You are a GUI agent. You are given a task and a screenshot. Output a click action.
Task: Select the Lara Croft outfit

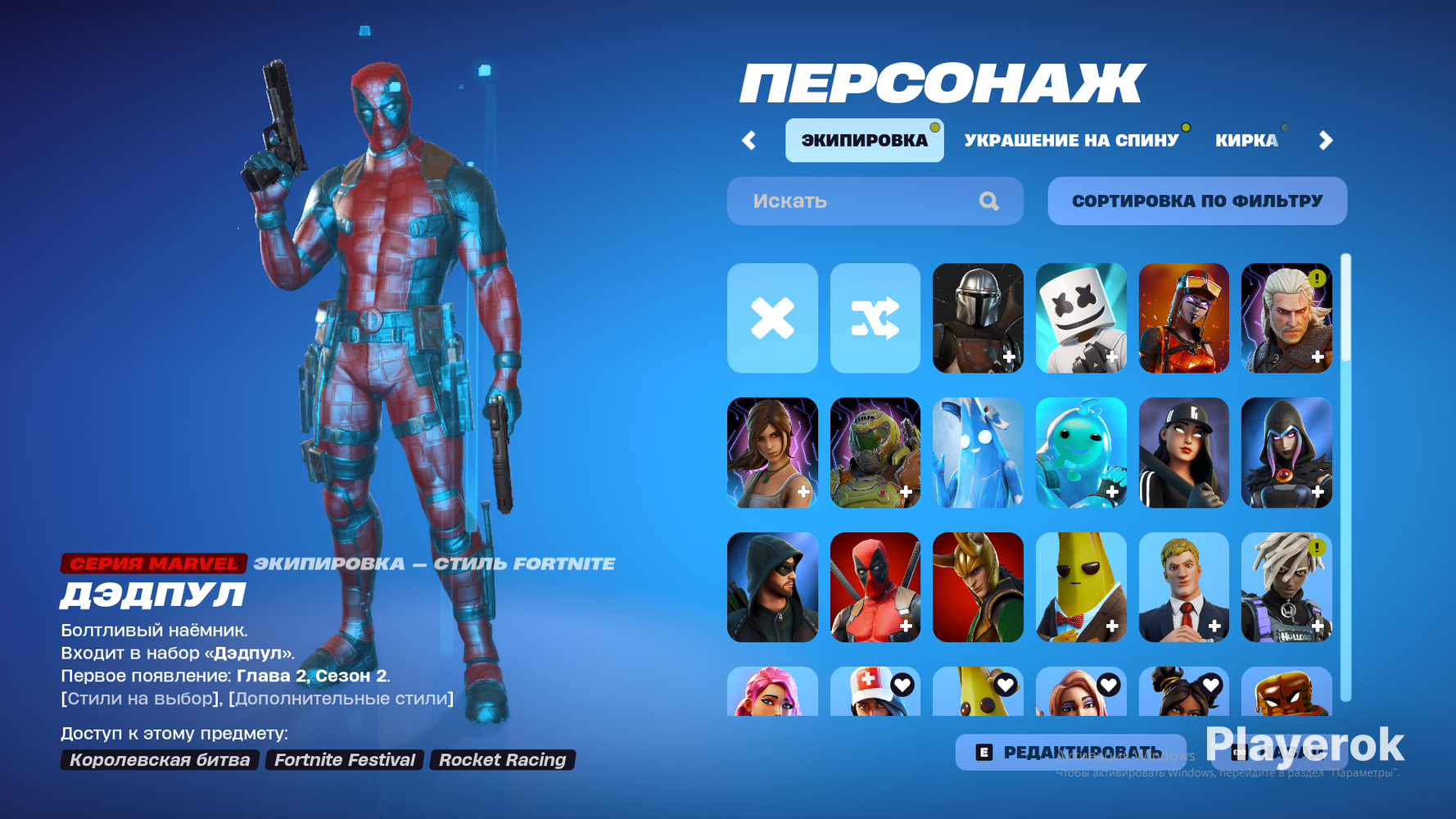(773, 452)
